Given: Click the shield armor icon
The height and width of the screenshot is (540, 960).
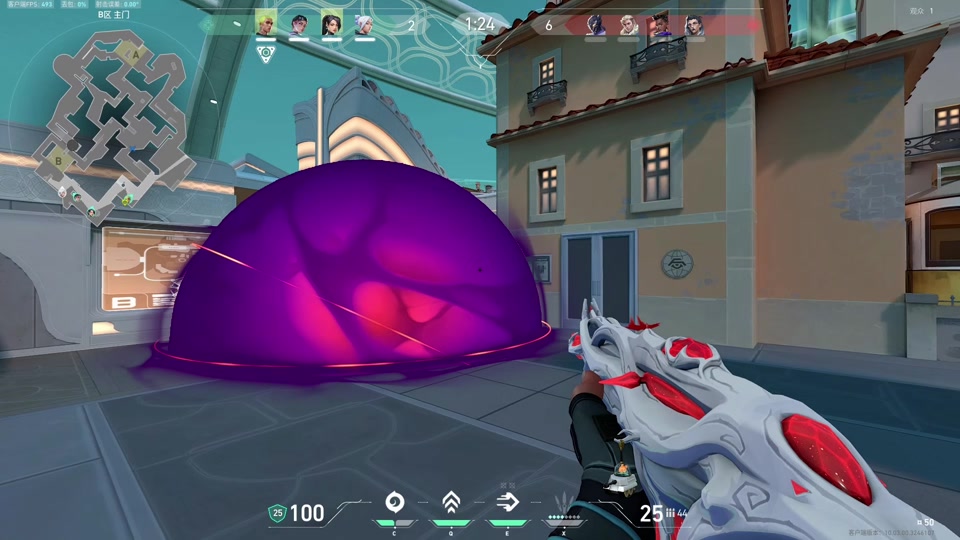Looking at the screenshot, I should click(x=277, y=513).
